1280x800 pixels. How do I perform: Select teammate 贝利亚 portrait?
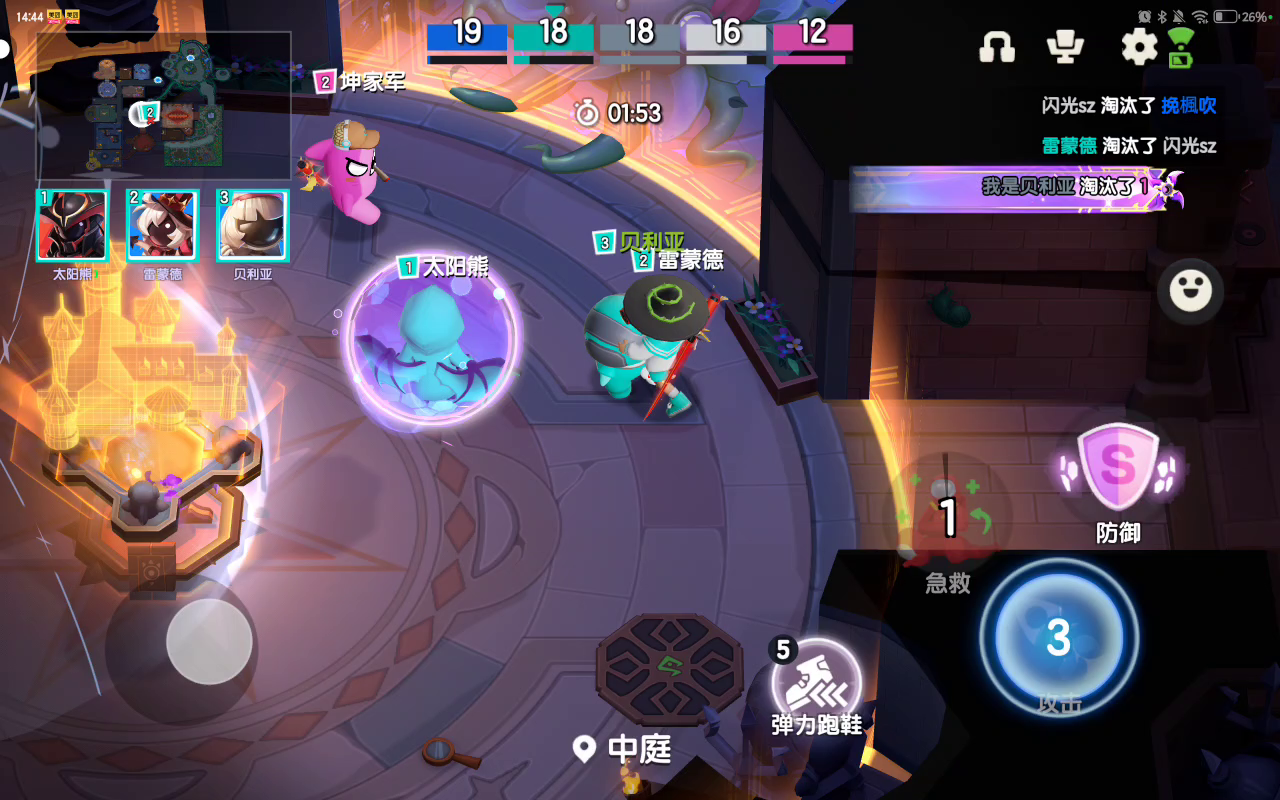[x=252, y=226]
